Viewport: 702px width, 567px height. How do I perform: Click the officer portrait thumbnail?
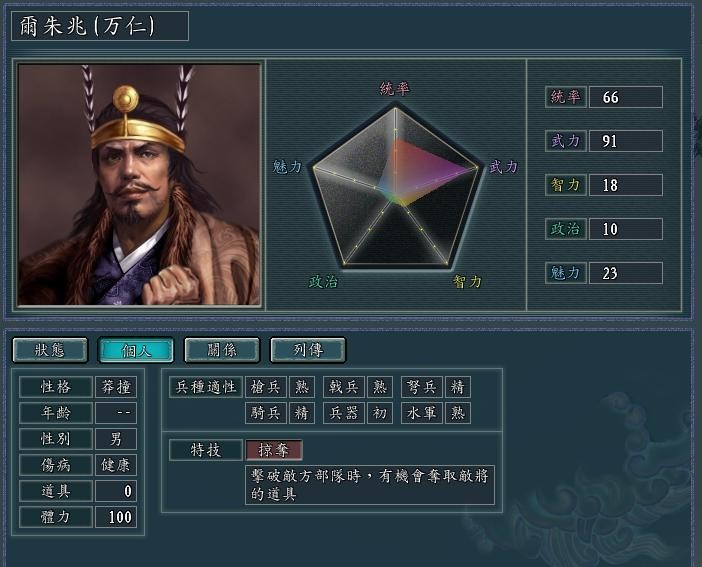(x=139, y=185)
